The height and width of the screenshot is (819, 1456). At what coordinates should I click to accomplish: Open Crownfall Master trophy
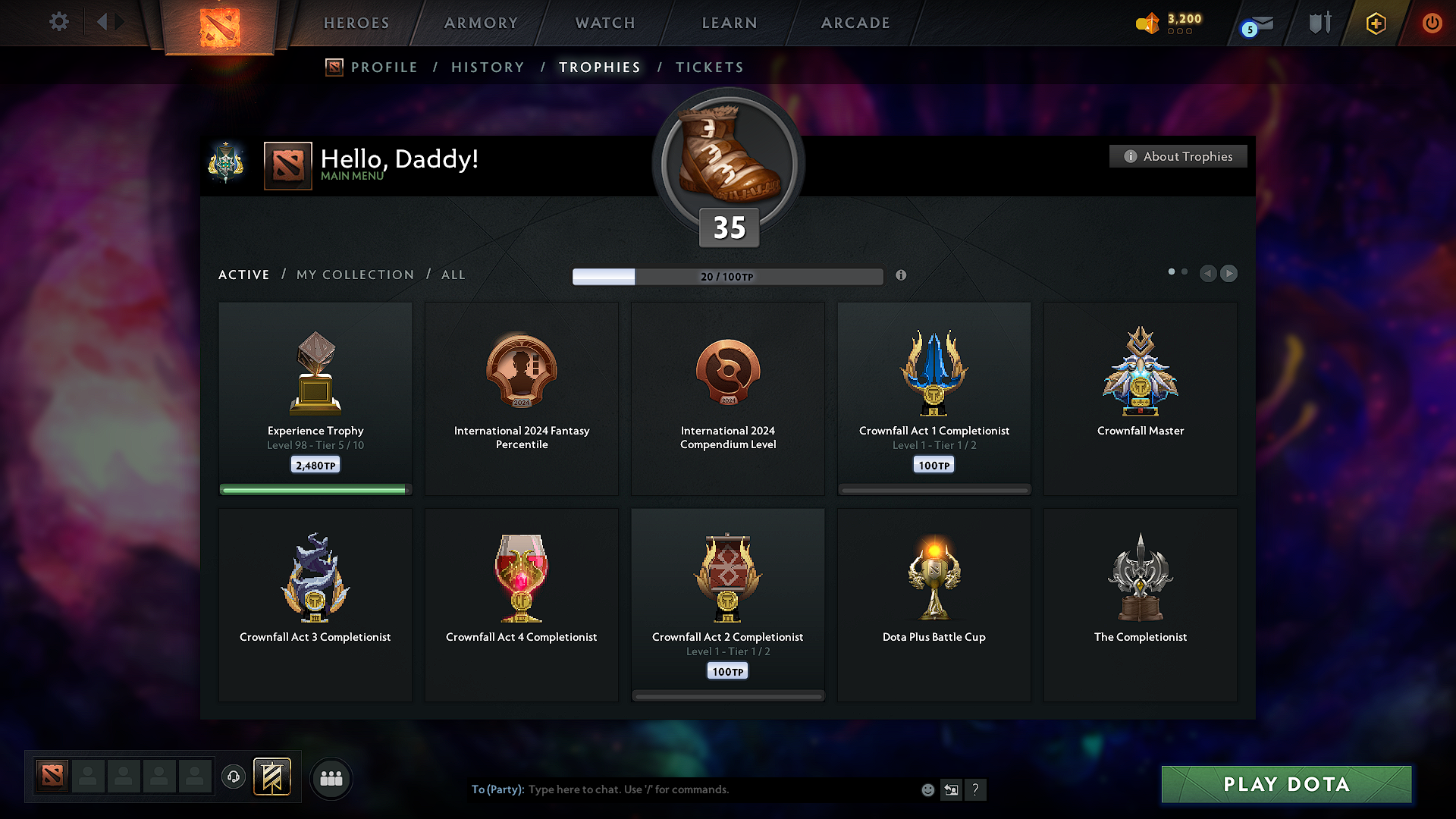(1140, 398)
